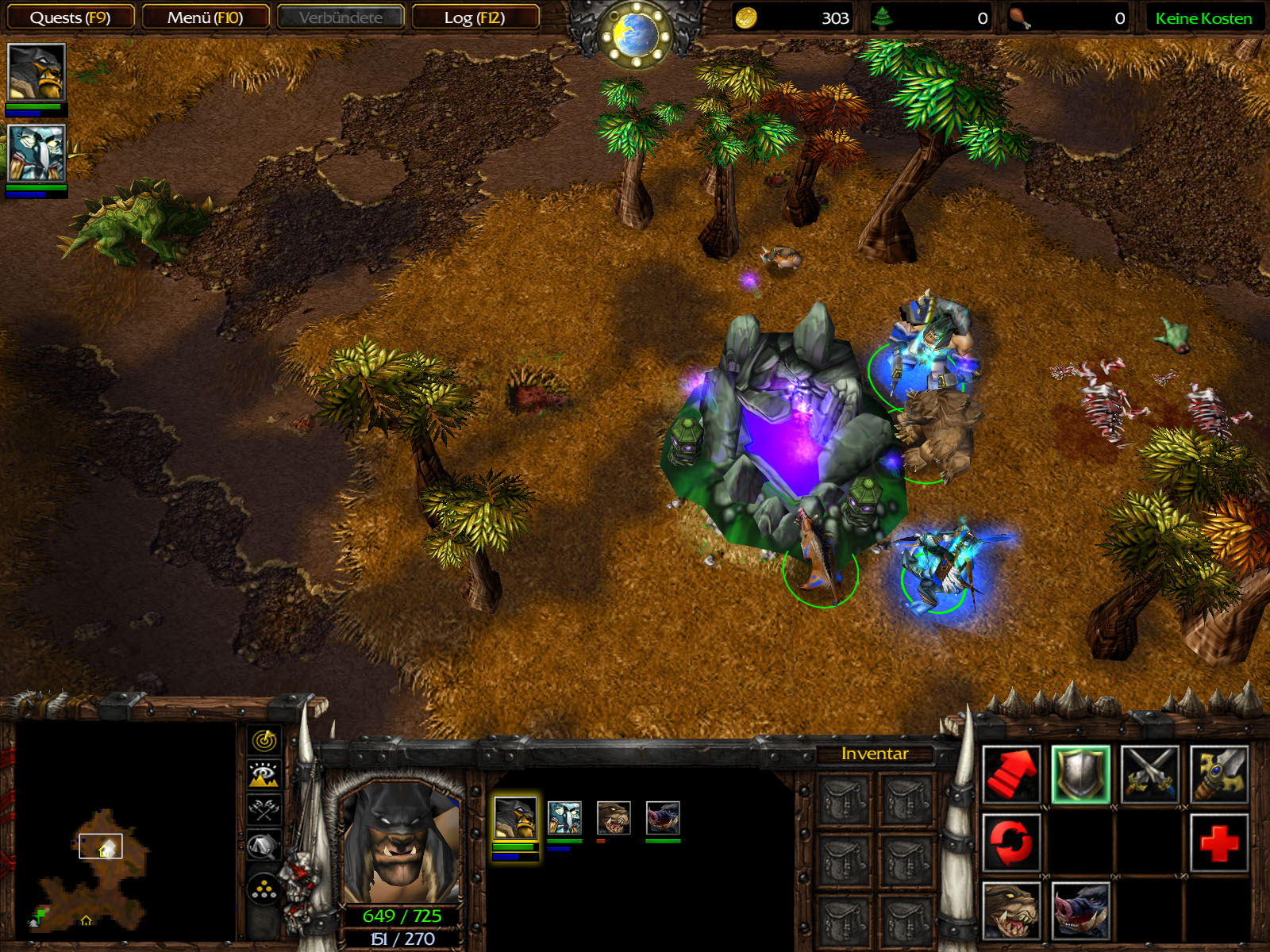
Task: Issue the Move command with red arrow
Action: tap(1011, 774)
